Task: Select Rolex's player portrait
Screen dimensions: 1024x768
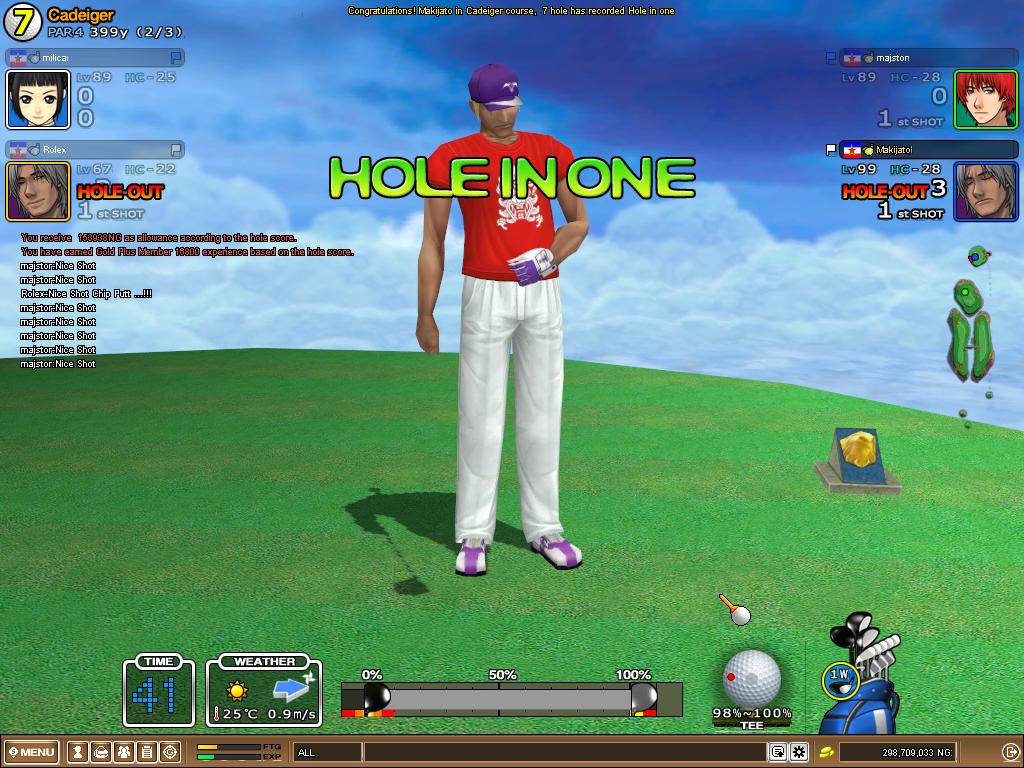Action: coord(38,191)
